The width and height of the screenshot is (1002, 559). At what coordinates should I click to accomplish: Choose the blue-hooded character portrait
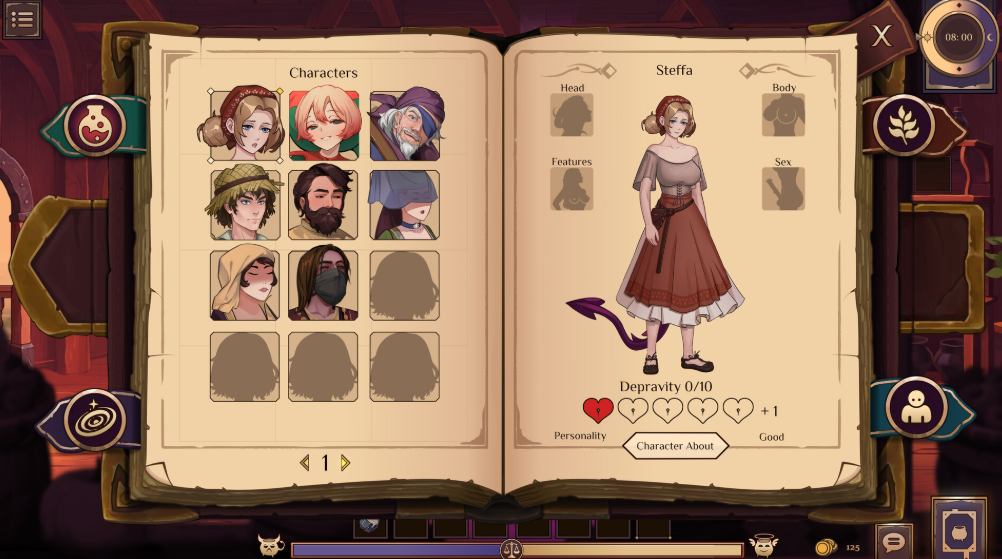pyautogui.click(x=405, y=205)
